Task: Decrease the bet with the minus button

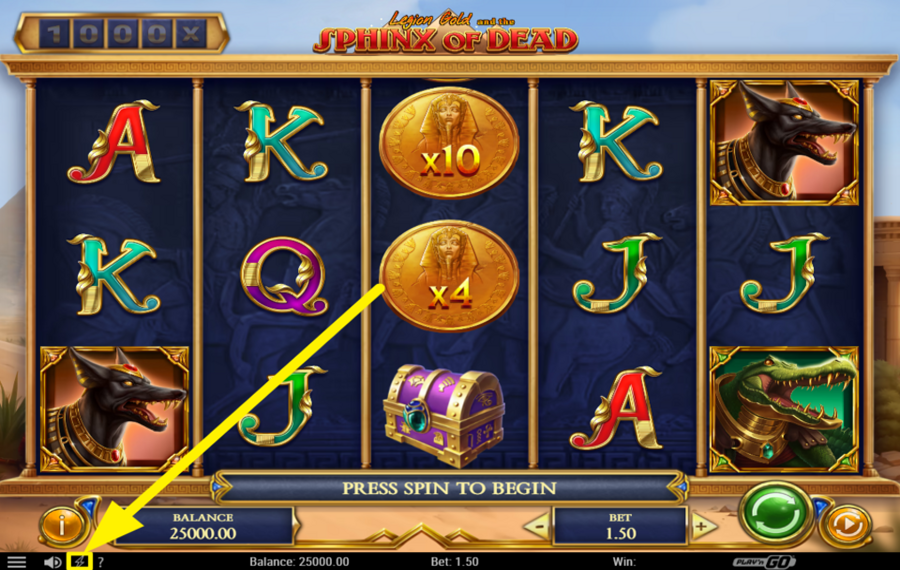Action: coord(539,526)
